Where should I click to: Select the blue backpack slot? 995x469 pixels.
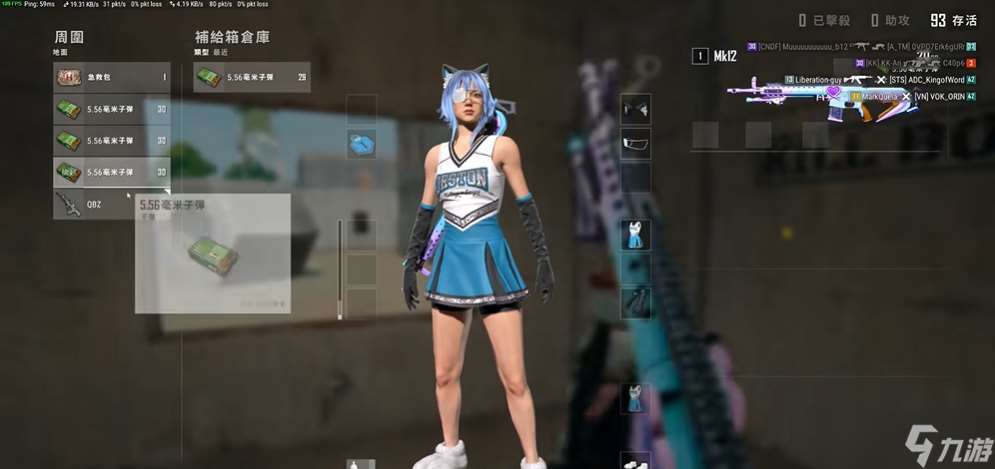point(361,144)
